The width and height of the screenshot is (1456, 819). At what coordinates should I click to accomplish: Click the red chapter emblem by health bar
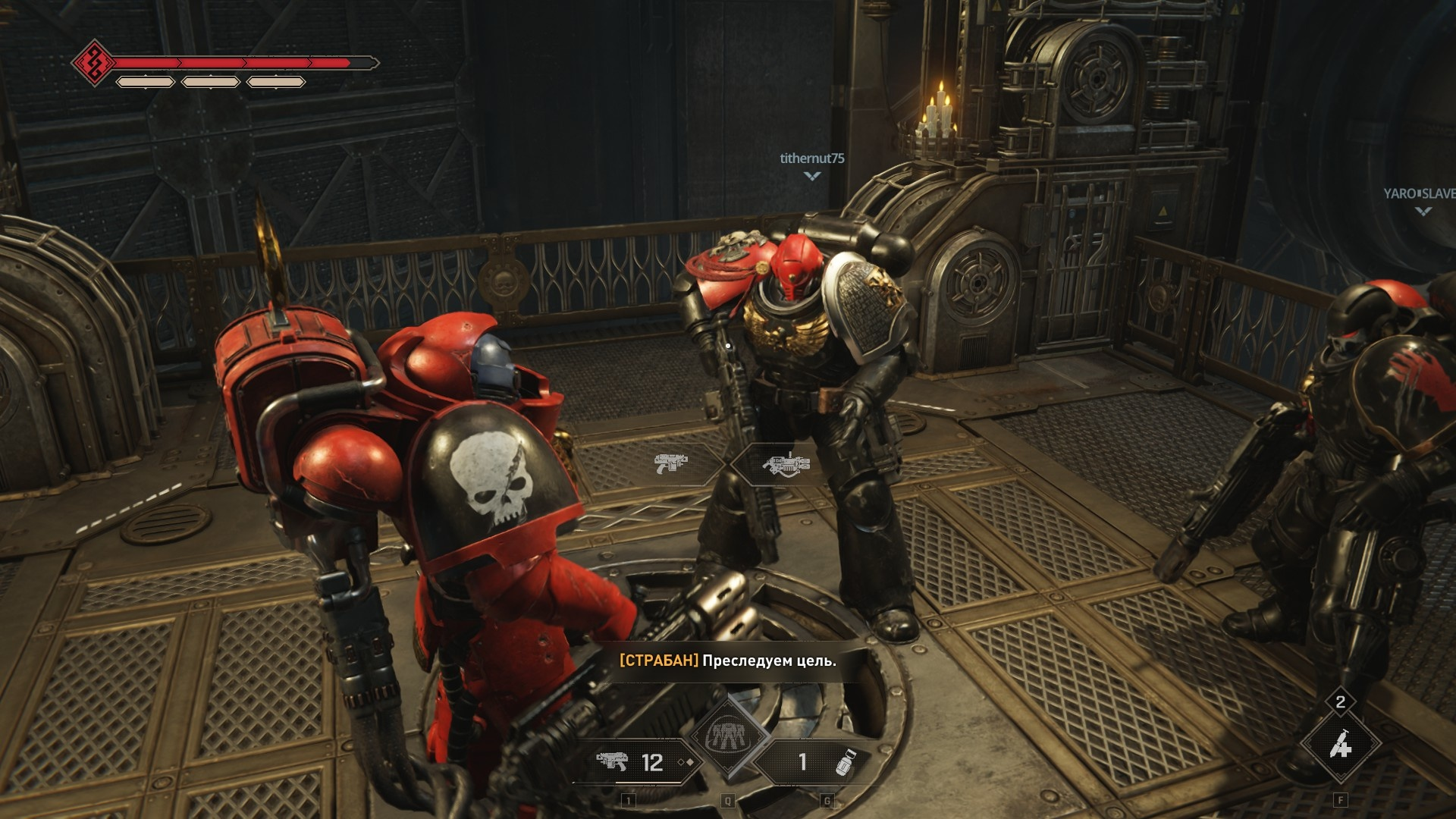coord(94,63)
